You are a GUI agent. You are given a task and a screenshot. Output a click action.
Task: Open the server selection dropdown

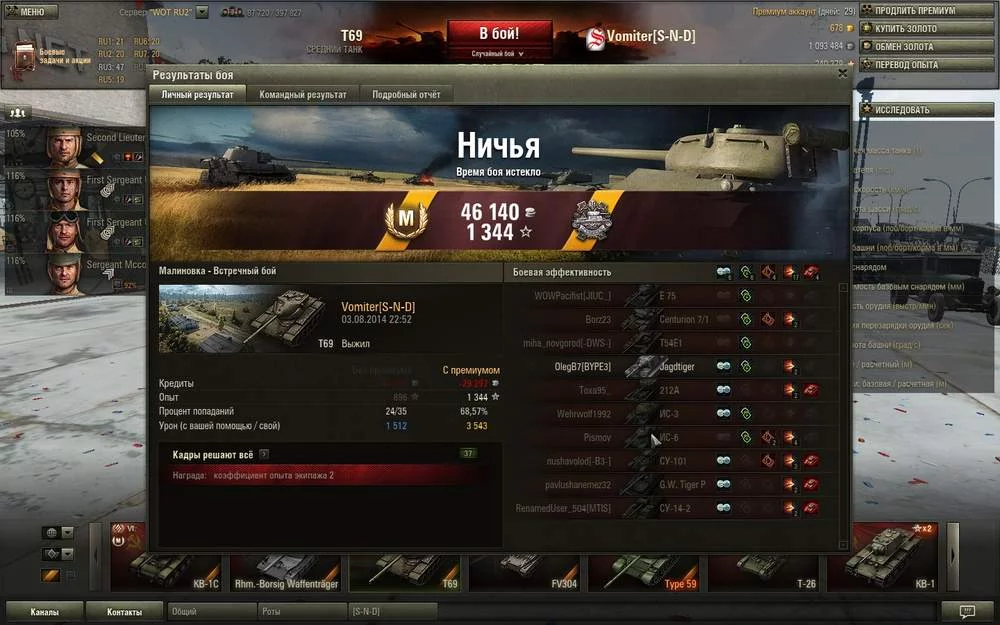(x=202, y=12)
